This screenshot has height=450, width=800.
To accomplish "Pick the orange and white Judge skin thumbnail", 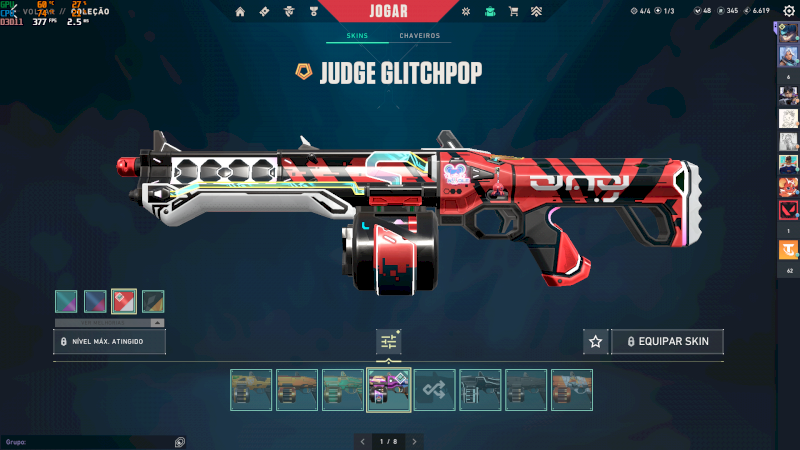I will 572,390.
